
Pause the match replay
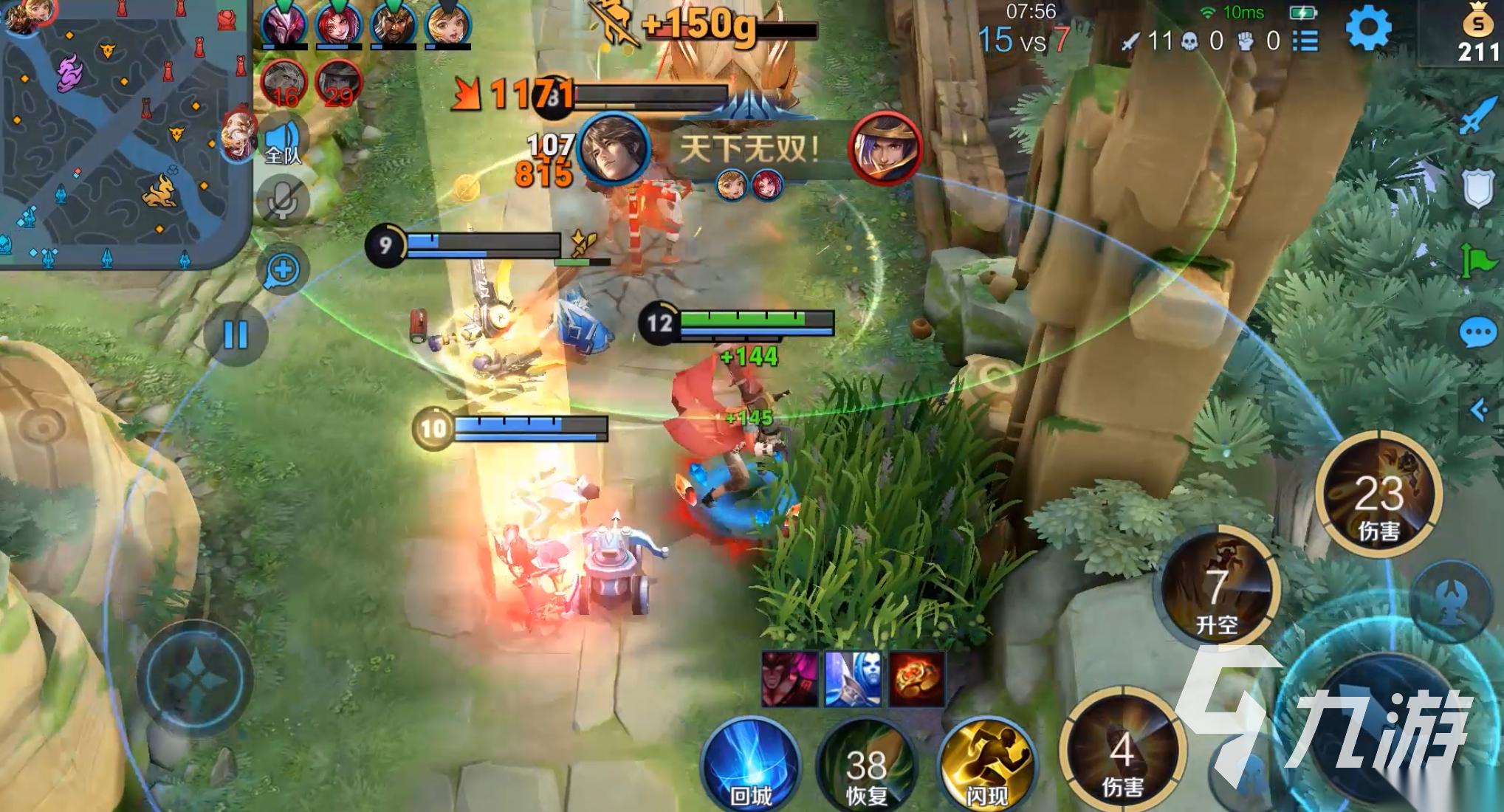tap(236, 335)
